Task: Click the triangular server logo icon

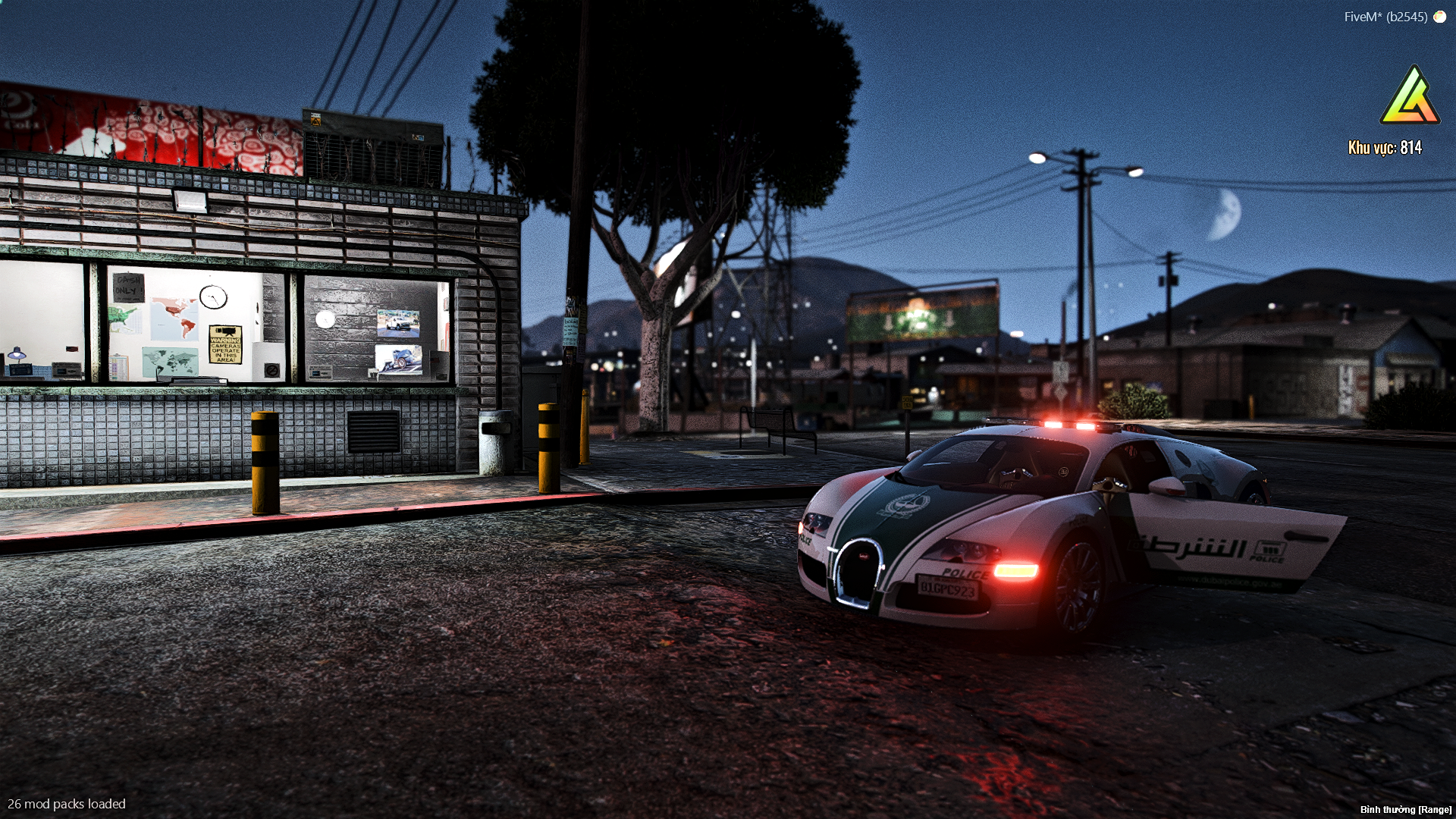Action: (x=1409, y=98)
